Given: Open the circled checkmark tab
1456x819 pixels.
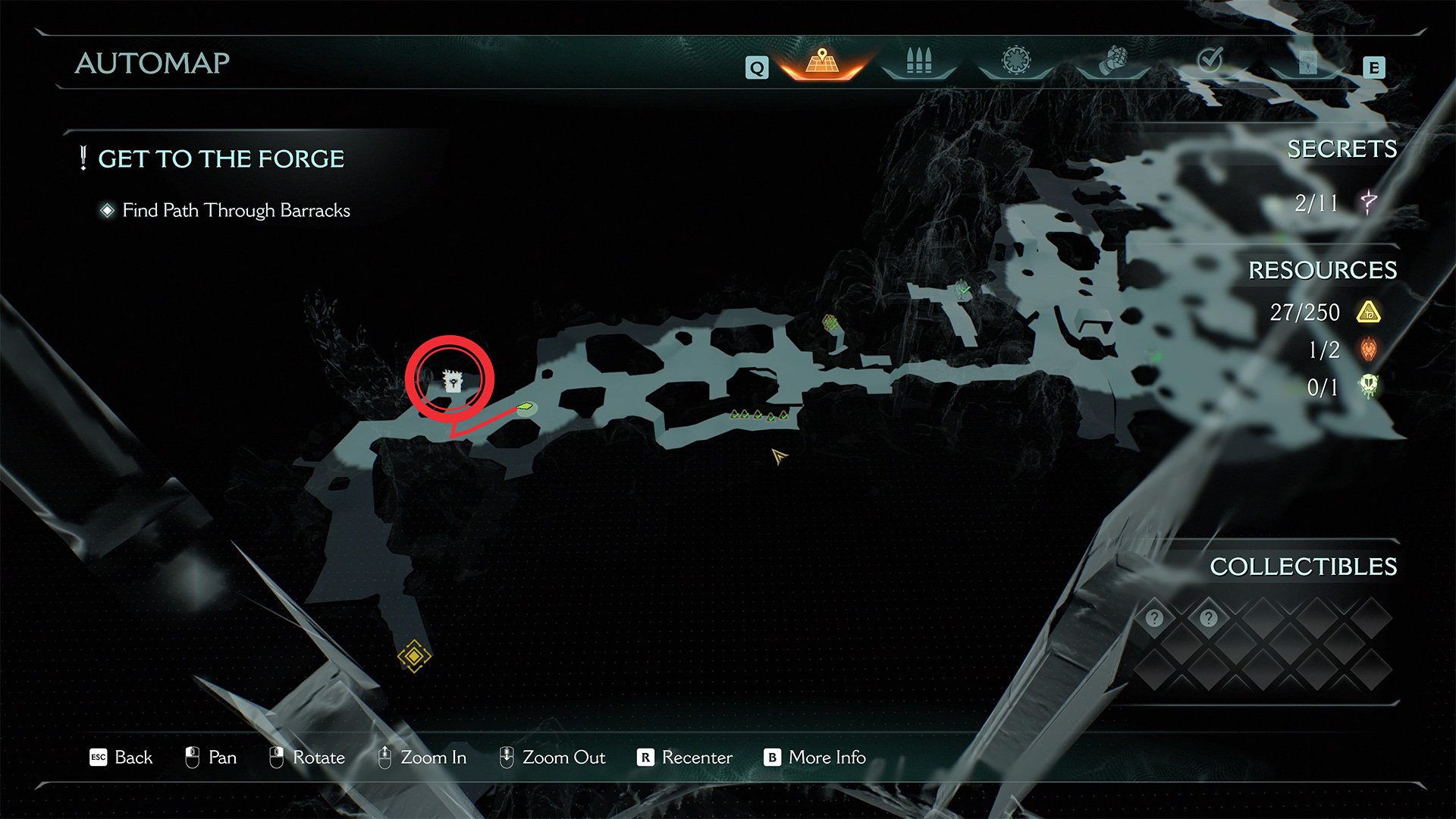Looking at the screenshot, I should pos(1210,60).
